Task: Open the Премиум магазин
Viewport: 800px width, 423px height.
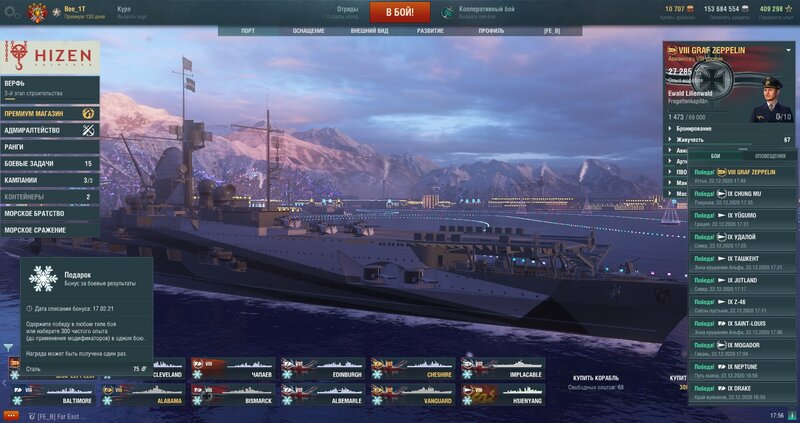Action: pos(48,113)
